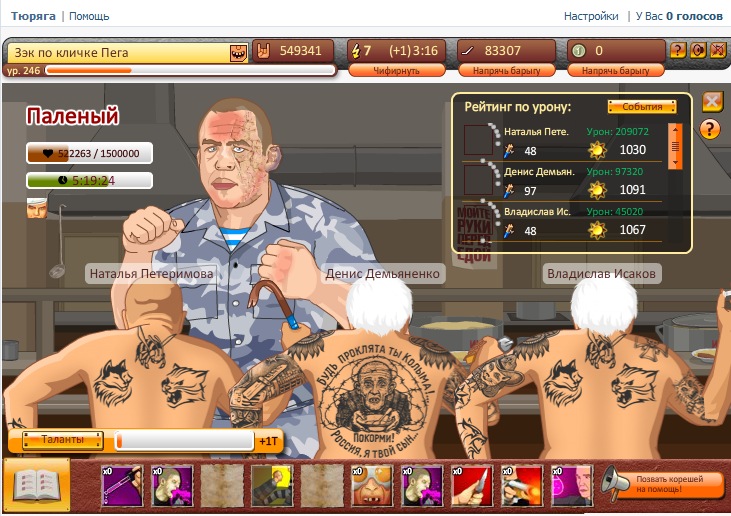Open the Помощь link

(x=89, y=16)
